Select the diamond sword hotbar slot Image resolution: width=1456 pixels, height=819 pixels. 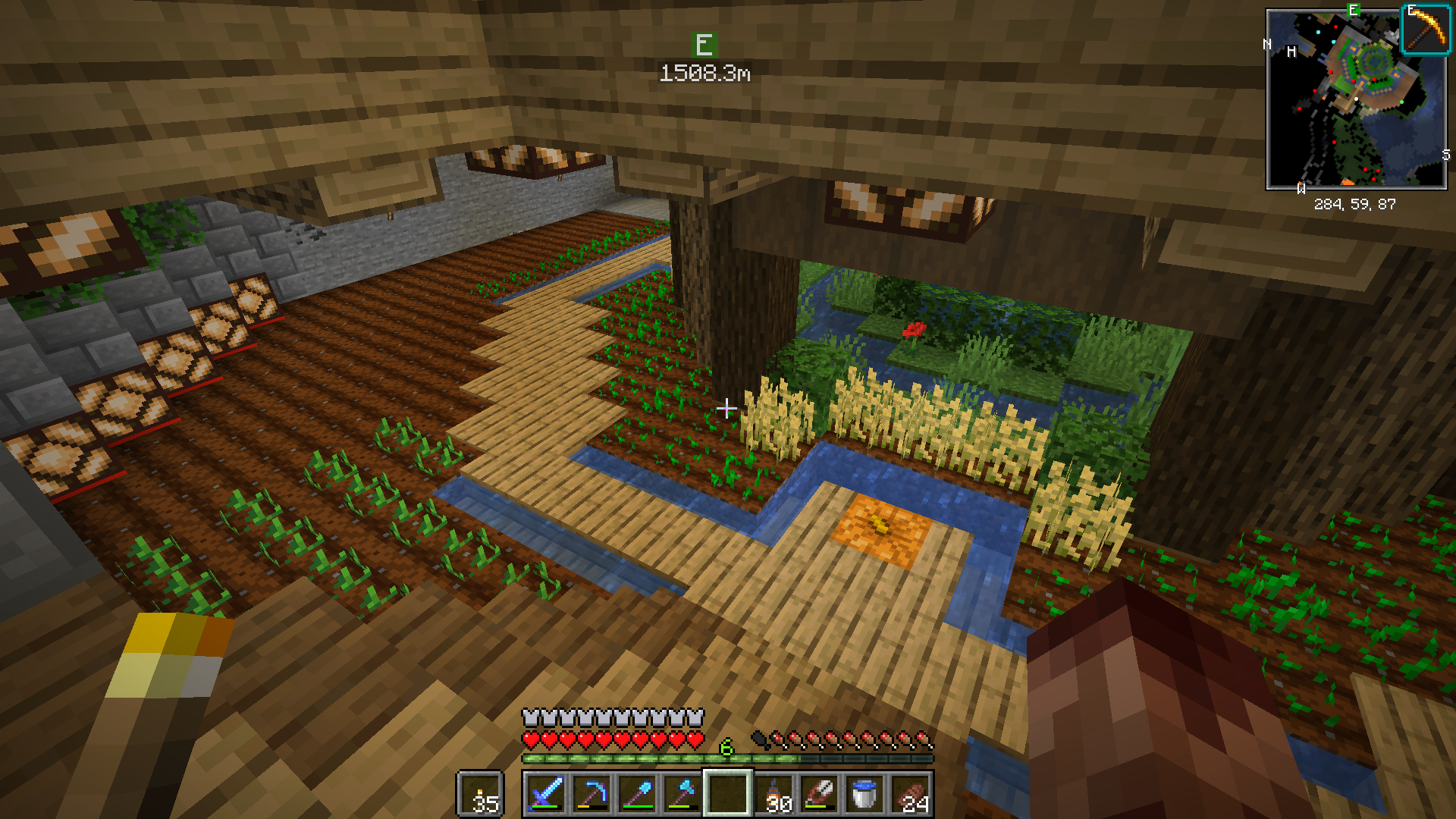(546, 794)
